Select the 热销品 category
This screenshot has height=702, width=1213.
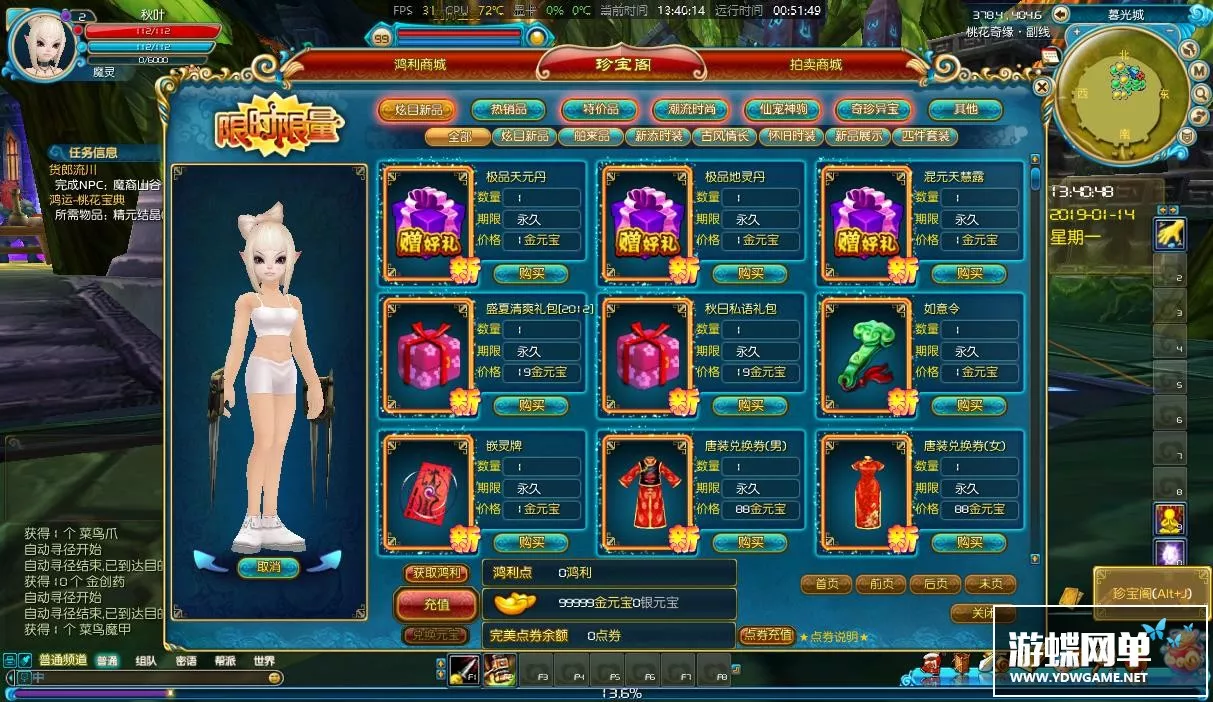(508, 110)
